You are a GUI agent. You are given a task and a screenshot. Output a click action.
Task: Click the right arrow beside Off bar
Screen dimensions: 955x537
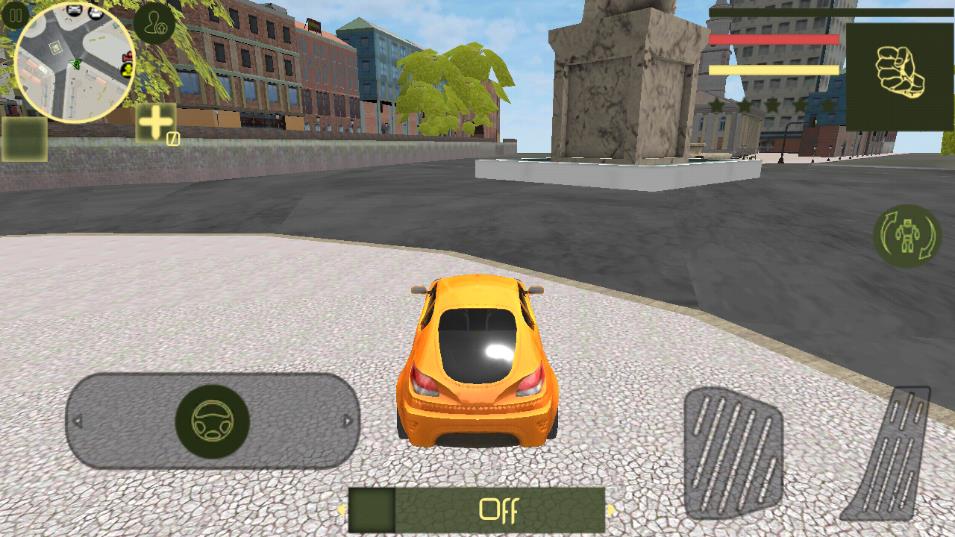(611, 510)
